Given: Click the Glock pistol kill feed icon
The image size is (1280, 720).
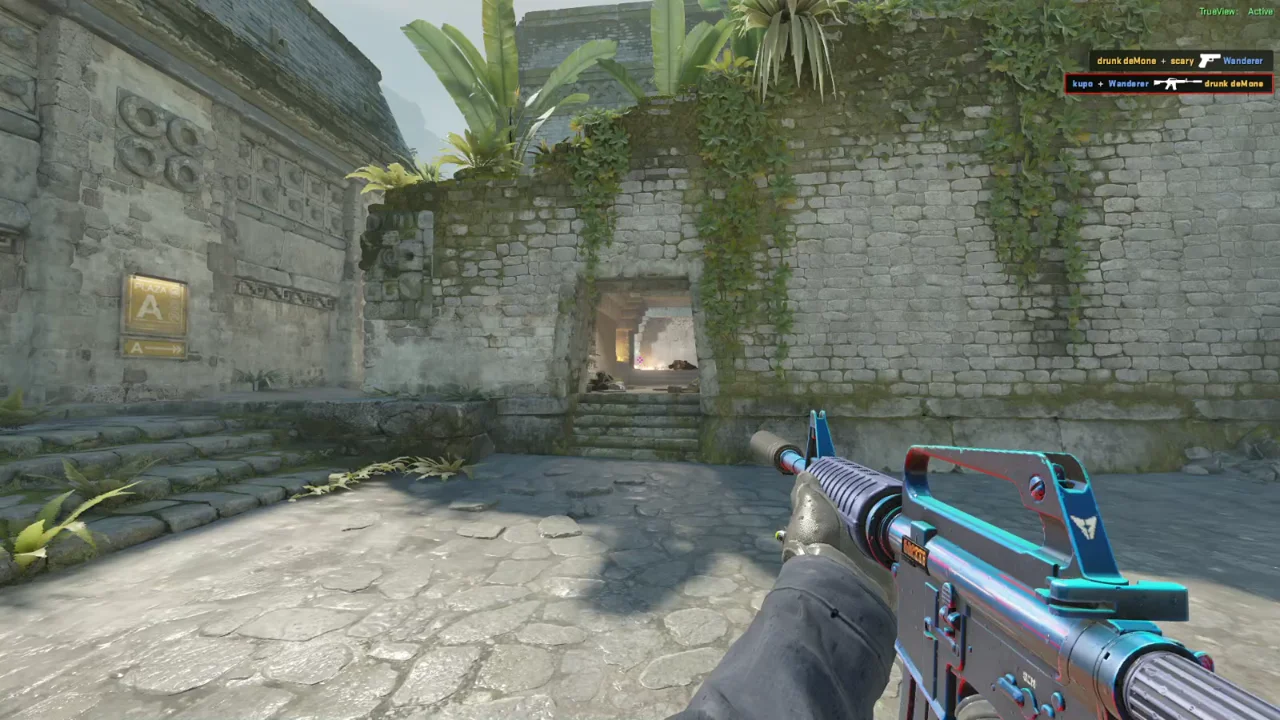Looking at the screenshot, I should pos(1209,61).
